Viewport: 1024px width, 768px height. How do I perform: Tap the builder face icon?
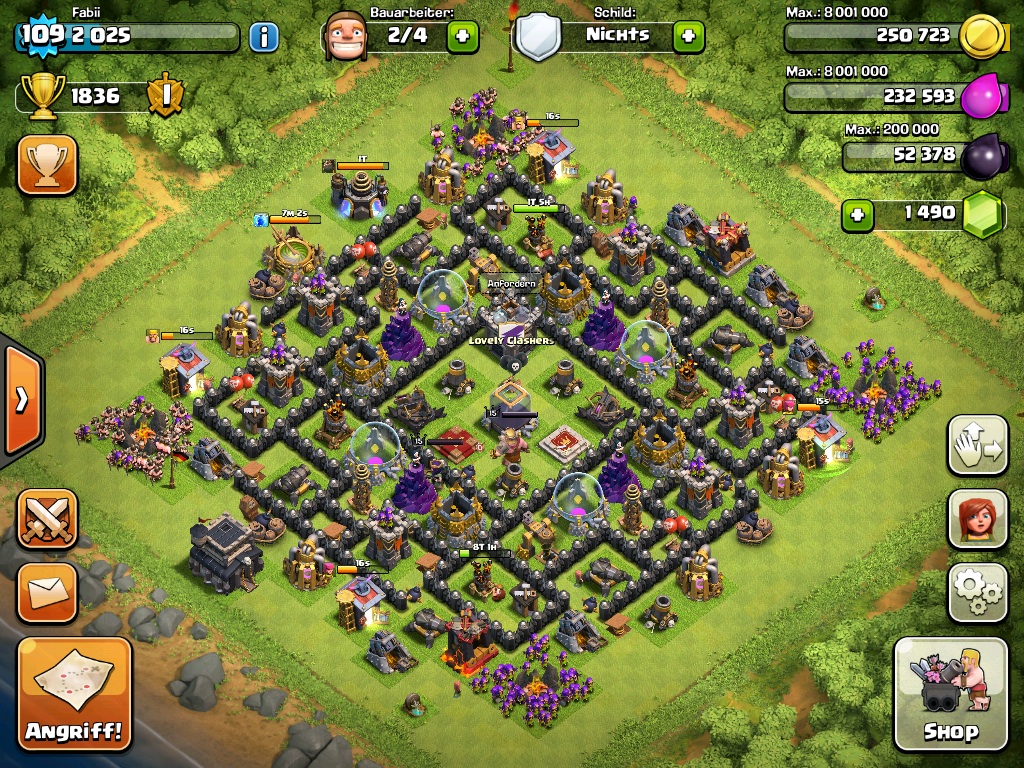pos(343,36)
